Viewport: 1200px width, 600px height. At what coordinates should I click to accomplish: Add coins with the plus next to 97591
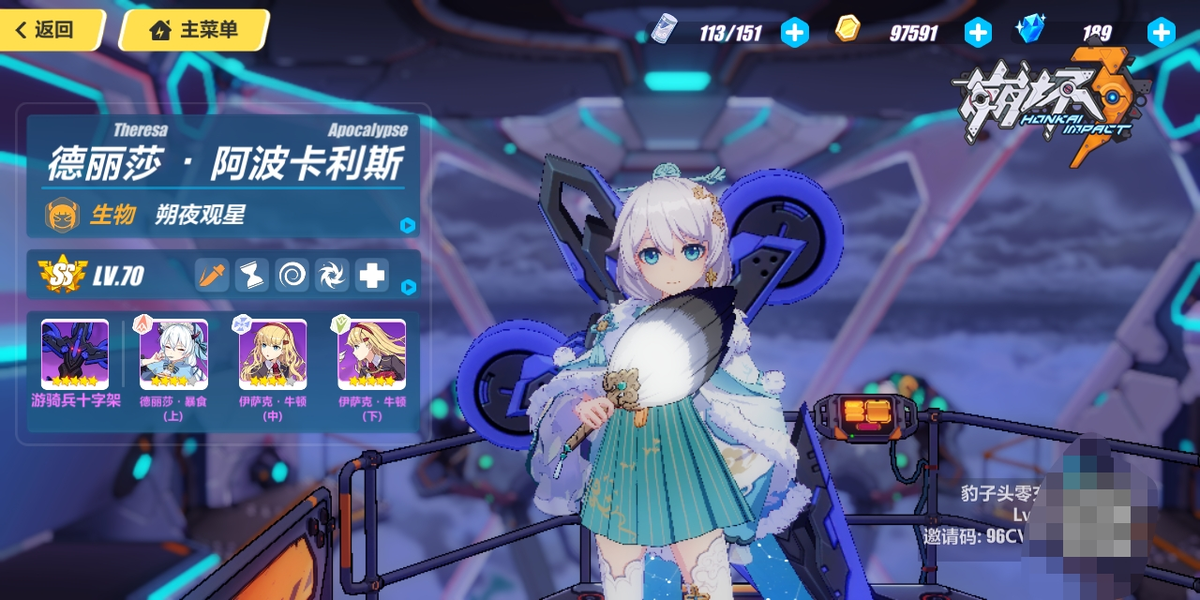tap(977, 33)
